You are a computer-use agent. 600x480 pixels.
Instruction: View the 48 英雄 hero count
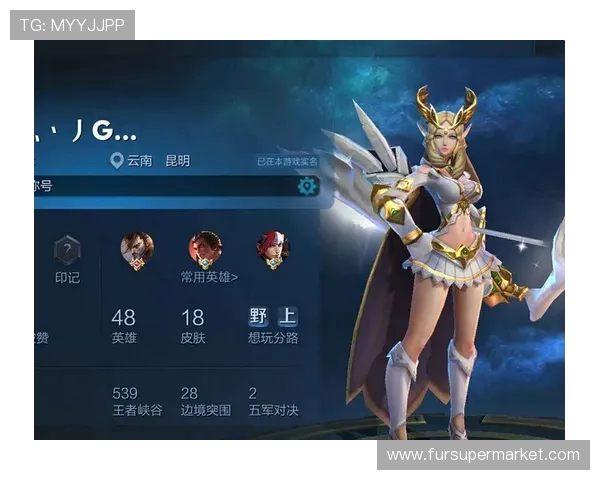[x=124, y=326]
